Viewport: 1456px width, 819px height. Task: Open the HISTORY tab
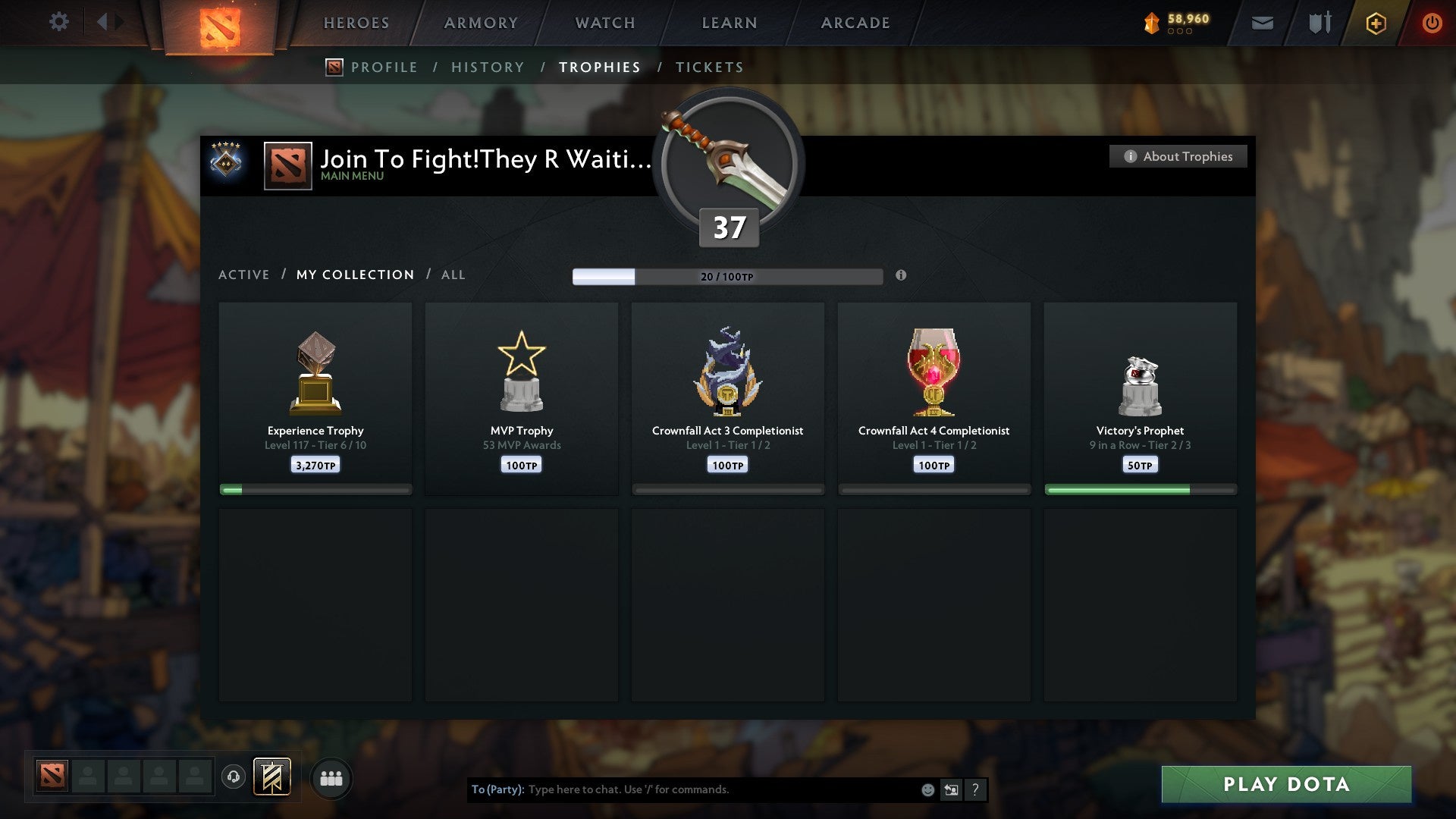pyautogui.click(x=487, y=67)
